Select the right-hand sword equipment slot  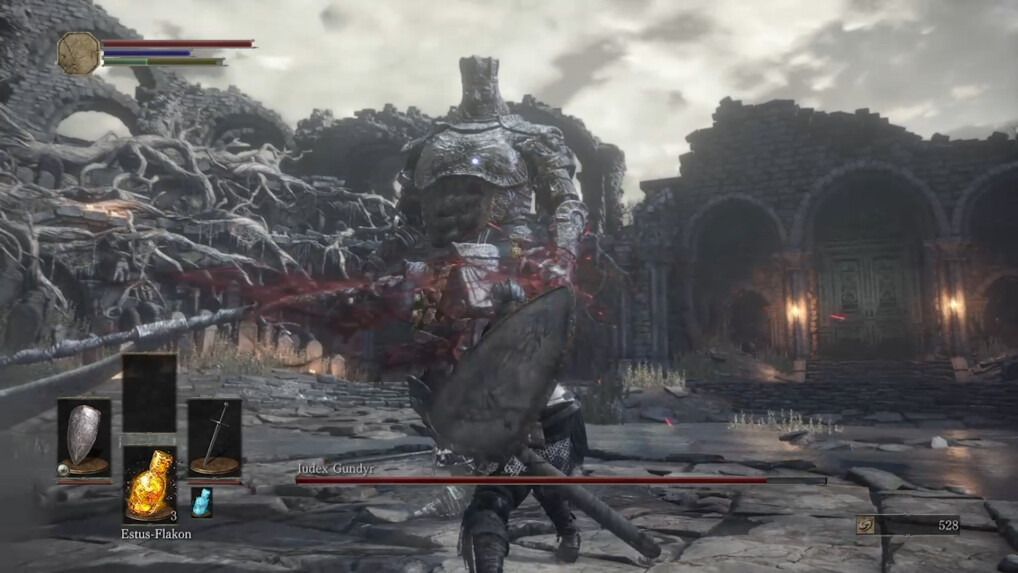[214, 438]
